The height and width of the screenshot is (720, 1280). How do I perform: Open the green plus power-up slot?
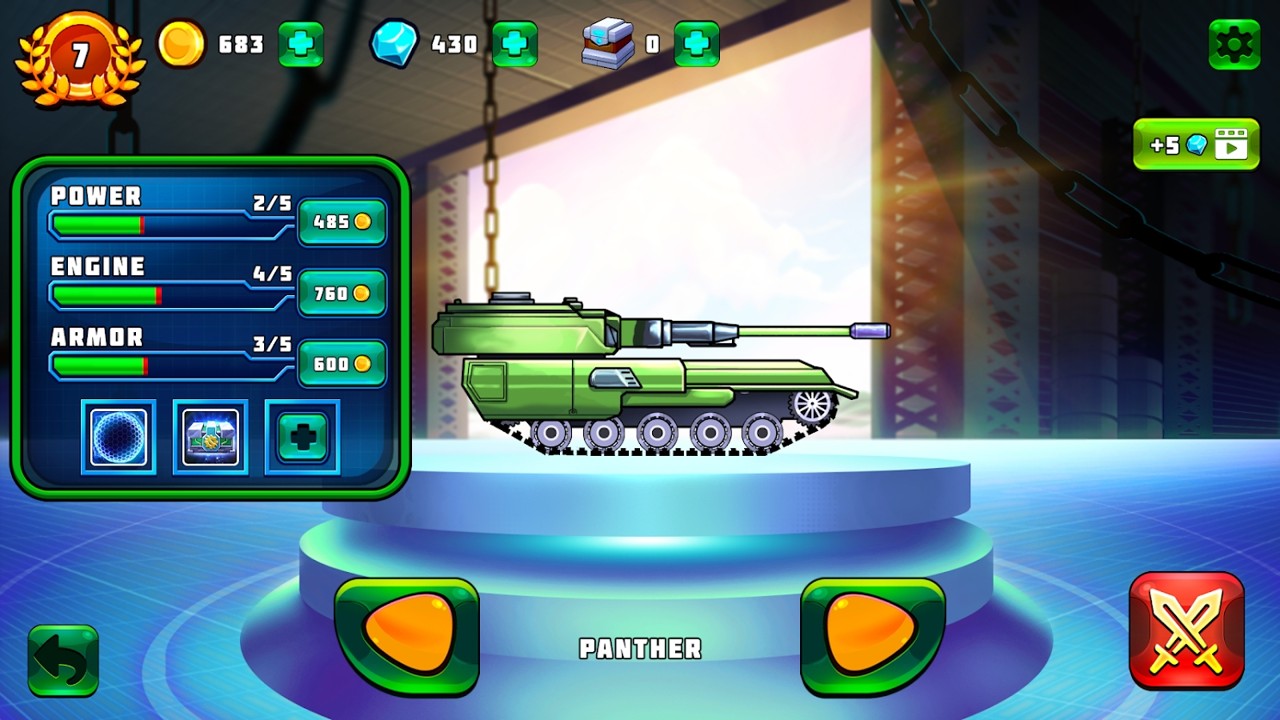301,437
